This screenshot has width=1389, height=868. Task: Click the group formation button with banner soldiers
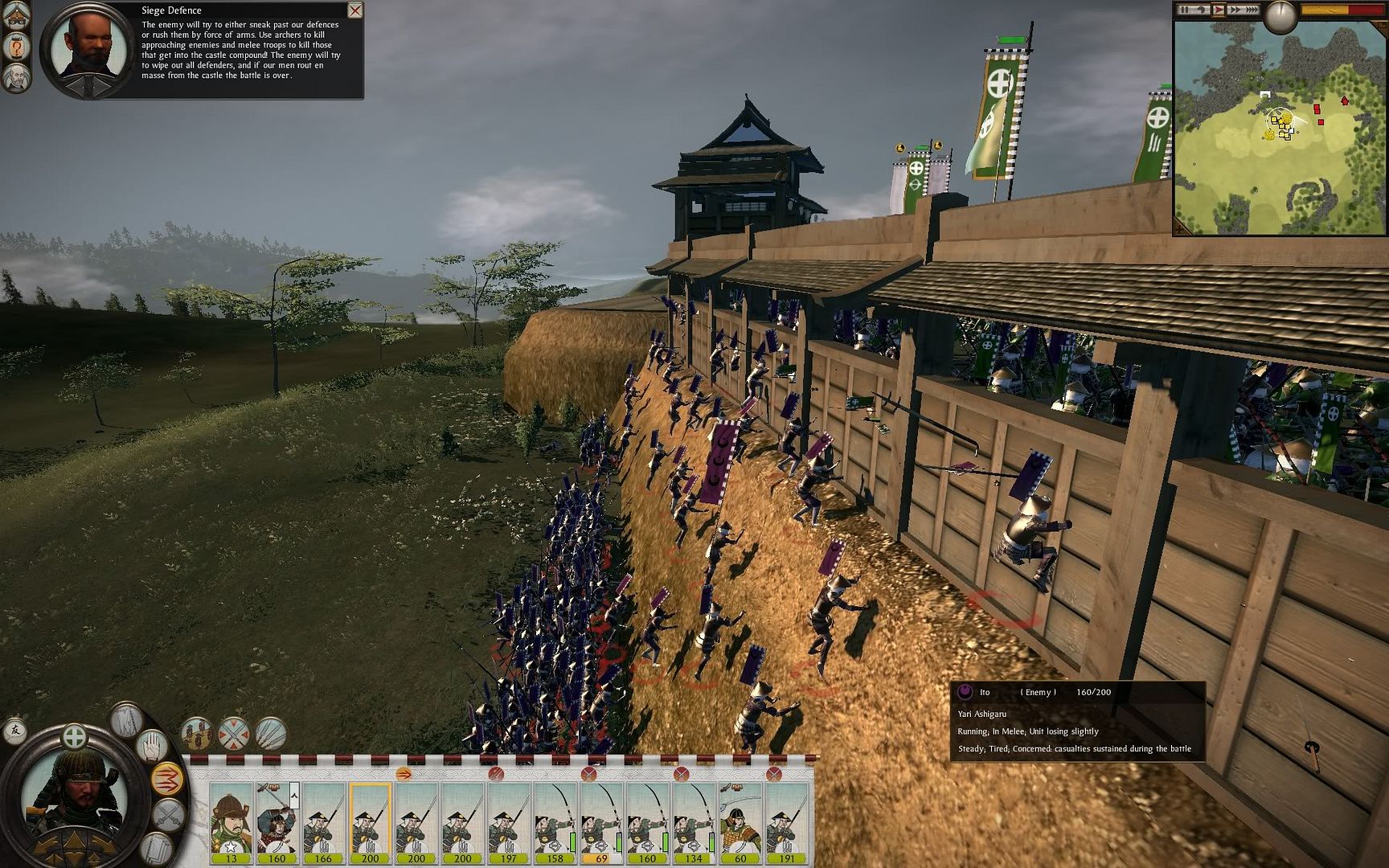point(197,733)
